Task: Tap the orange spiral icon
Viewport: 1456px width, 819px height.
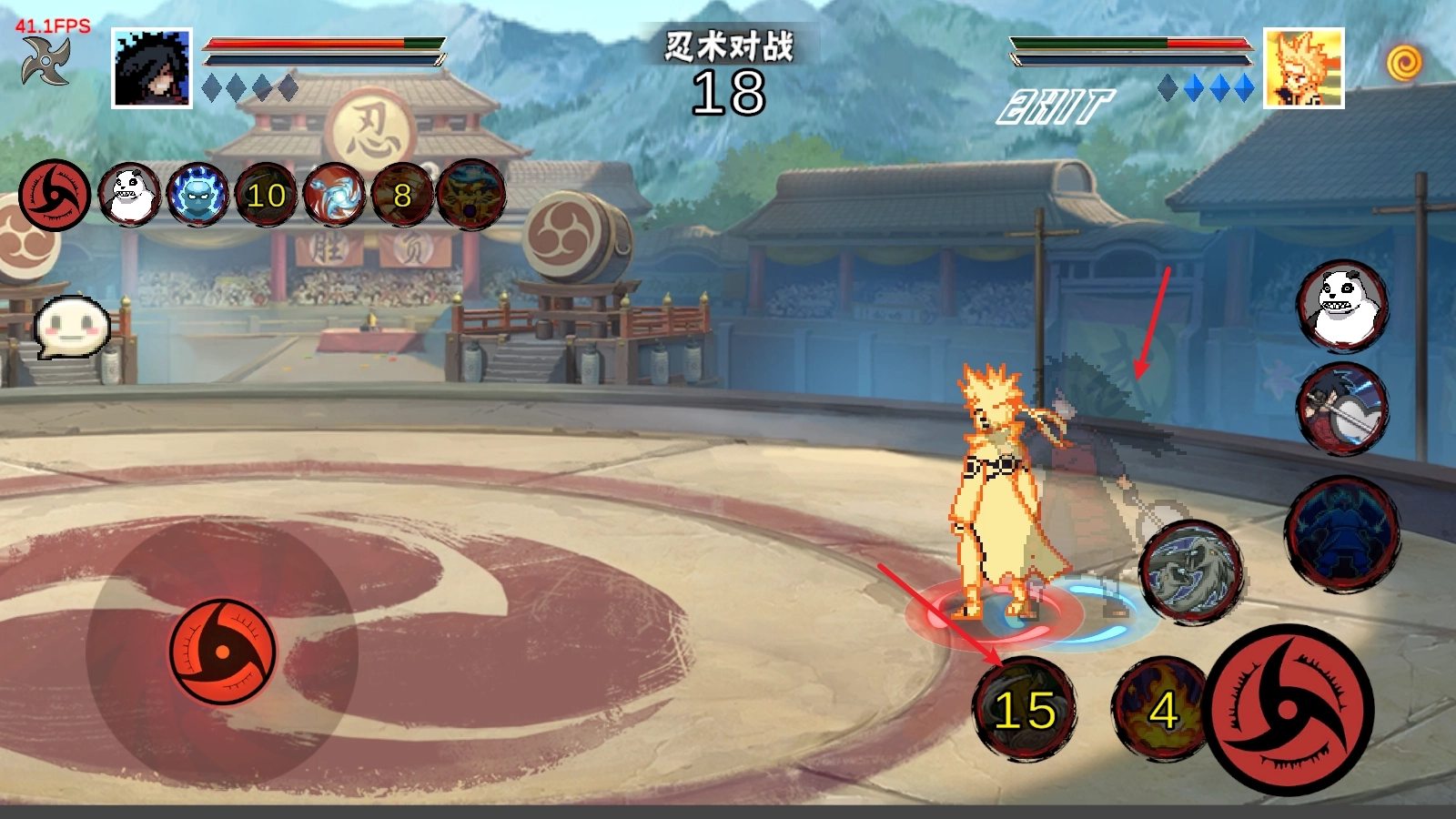Action: (1404, 63)
